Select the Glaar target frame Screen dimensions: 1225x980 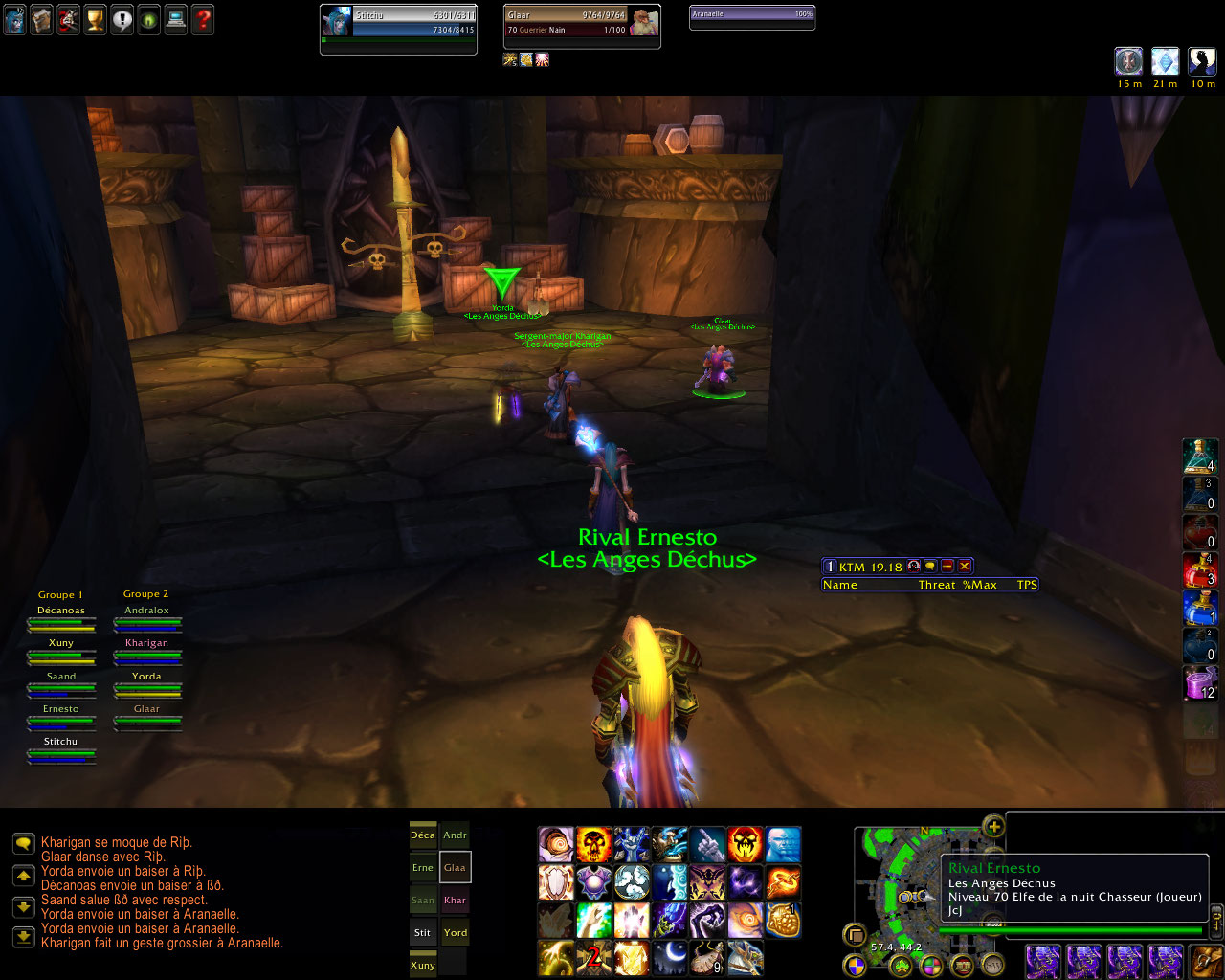582,26
